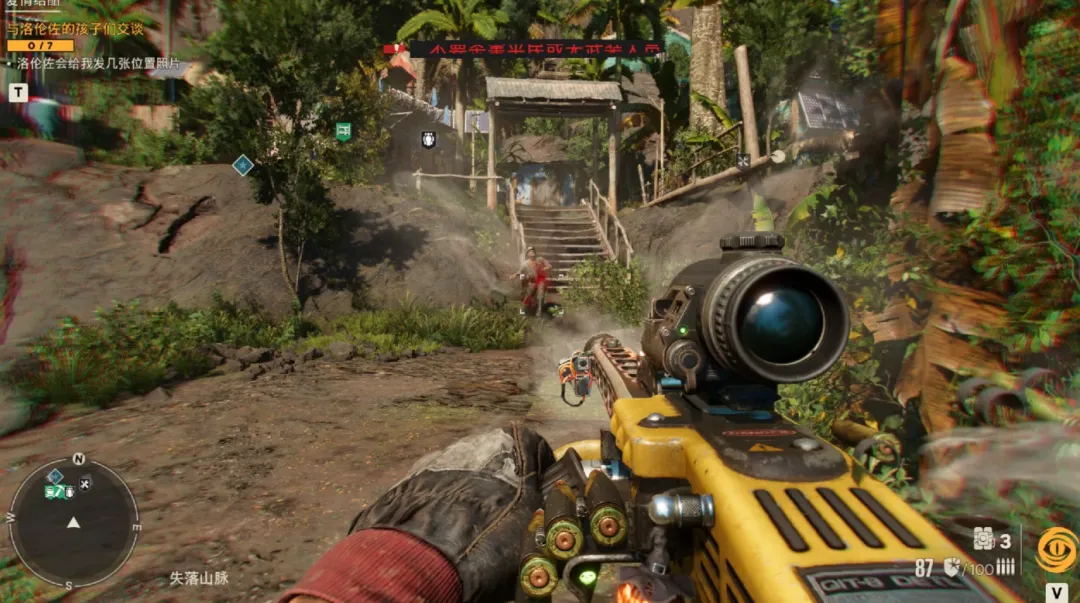1080x603 pixels.
Task: Select the quest objective about Lorenzo's children
Action: (x=75, y=29)
